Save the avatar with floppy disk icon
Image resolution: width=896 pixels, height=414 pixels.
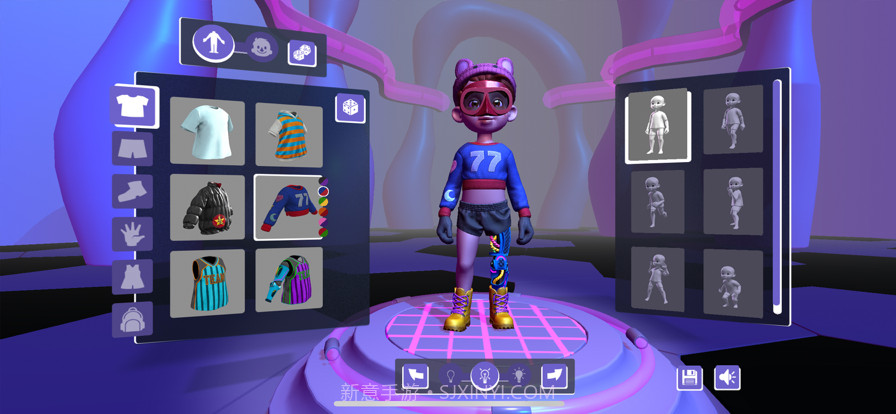tap(690, 378)
